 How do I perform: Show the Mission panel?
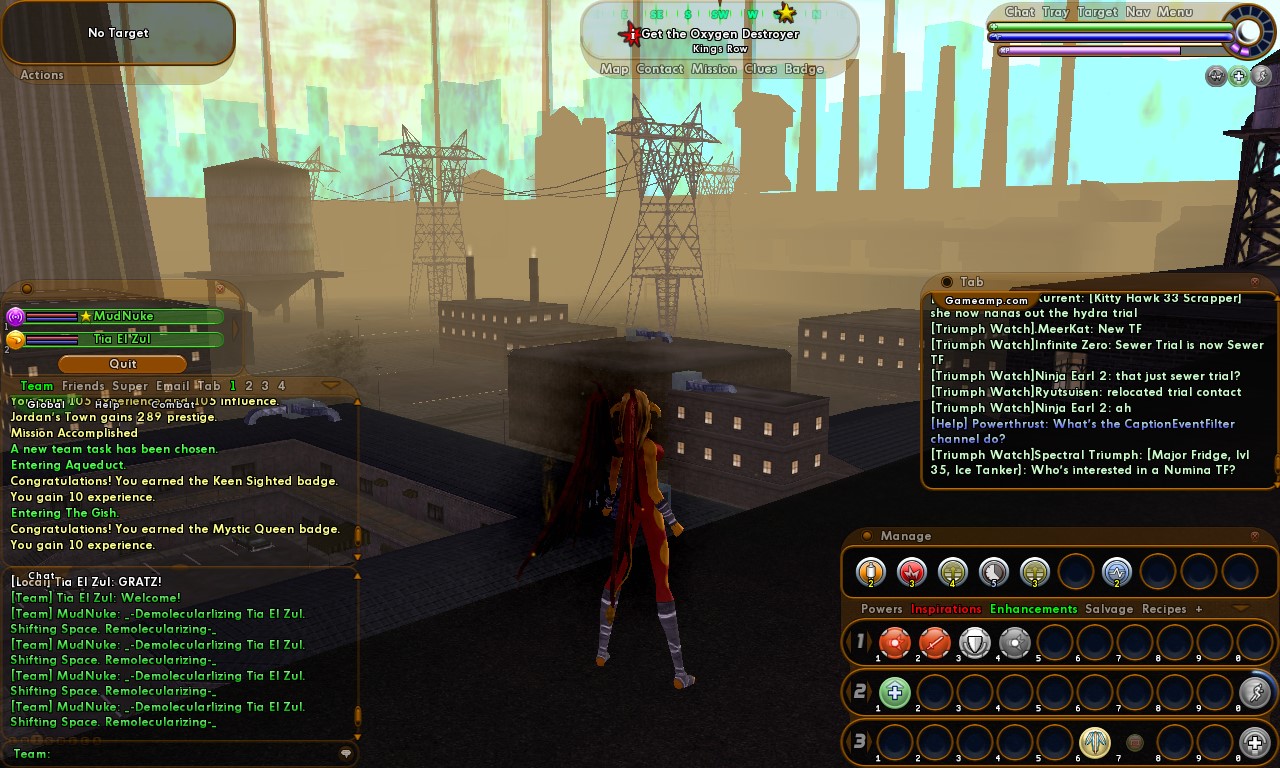click(x=714, y=70)
